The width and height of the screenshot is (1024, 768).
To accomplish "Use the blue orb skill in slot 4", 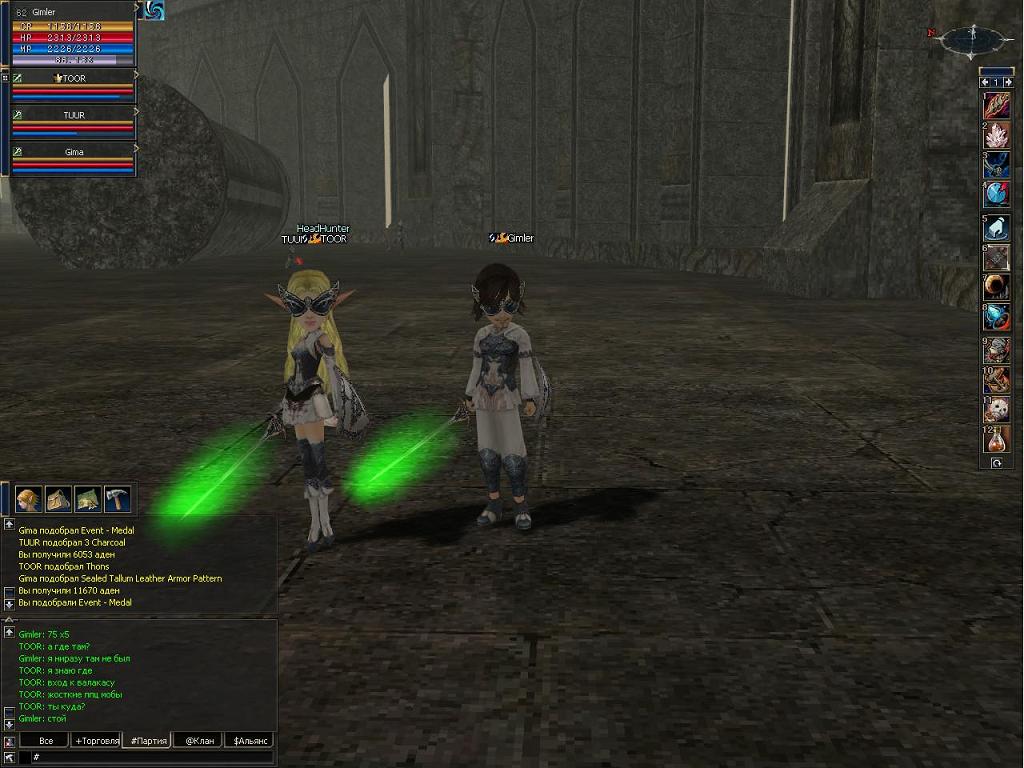I will [x=996, y=193].
